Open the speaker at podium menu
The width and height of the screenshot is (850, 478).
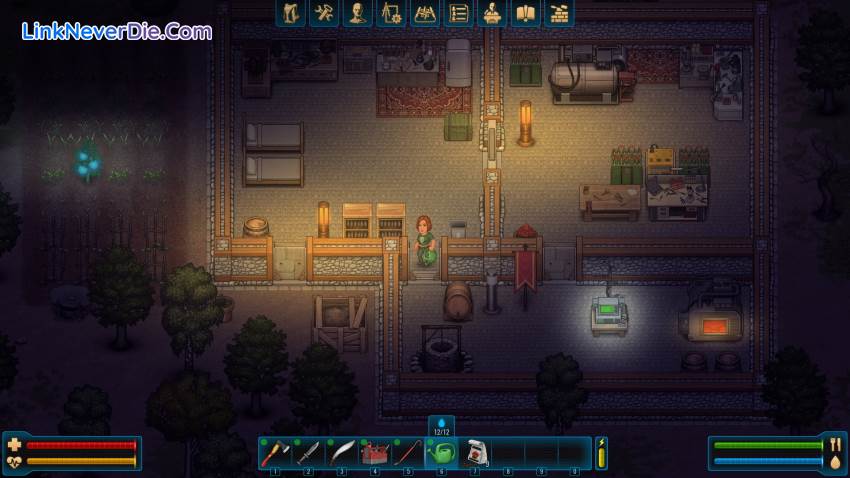[492, 13]
